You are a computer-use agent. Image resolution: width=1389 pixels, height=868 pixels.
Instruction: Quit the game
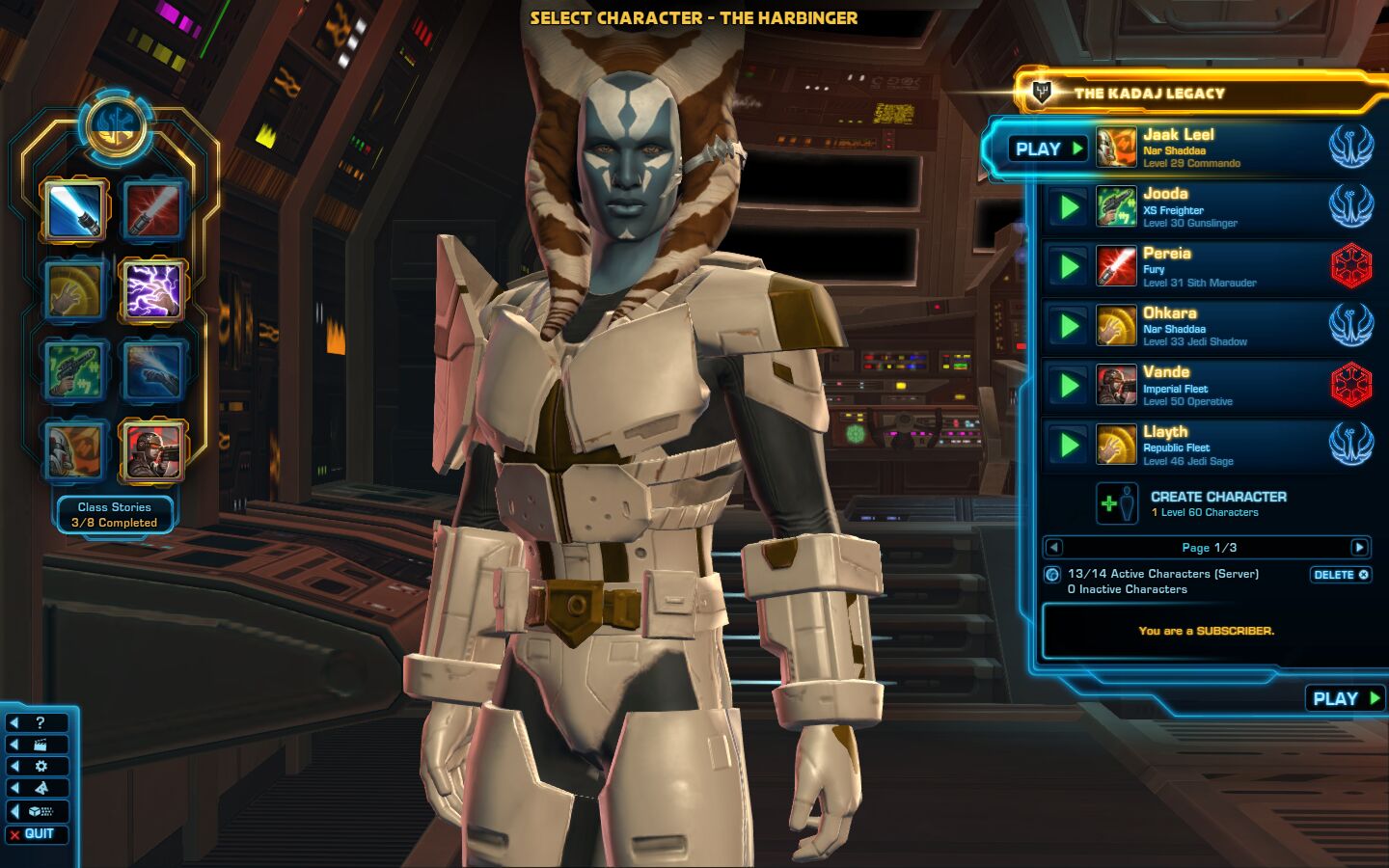(37, 834)
